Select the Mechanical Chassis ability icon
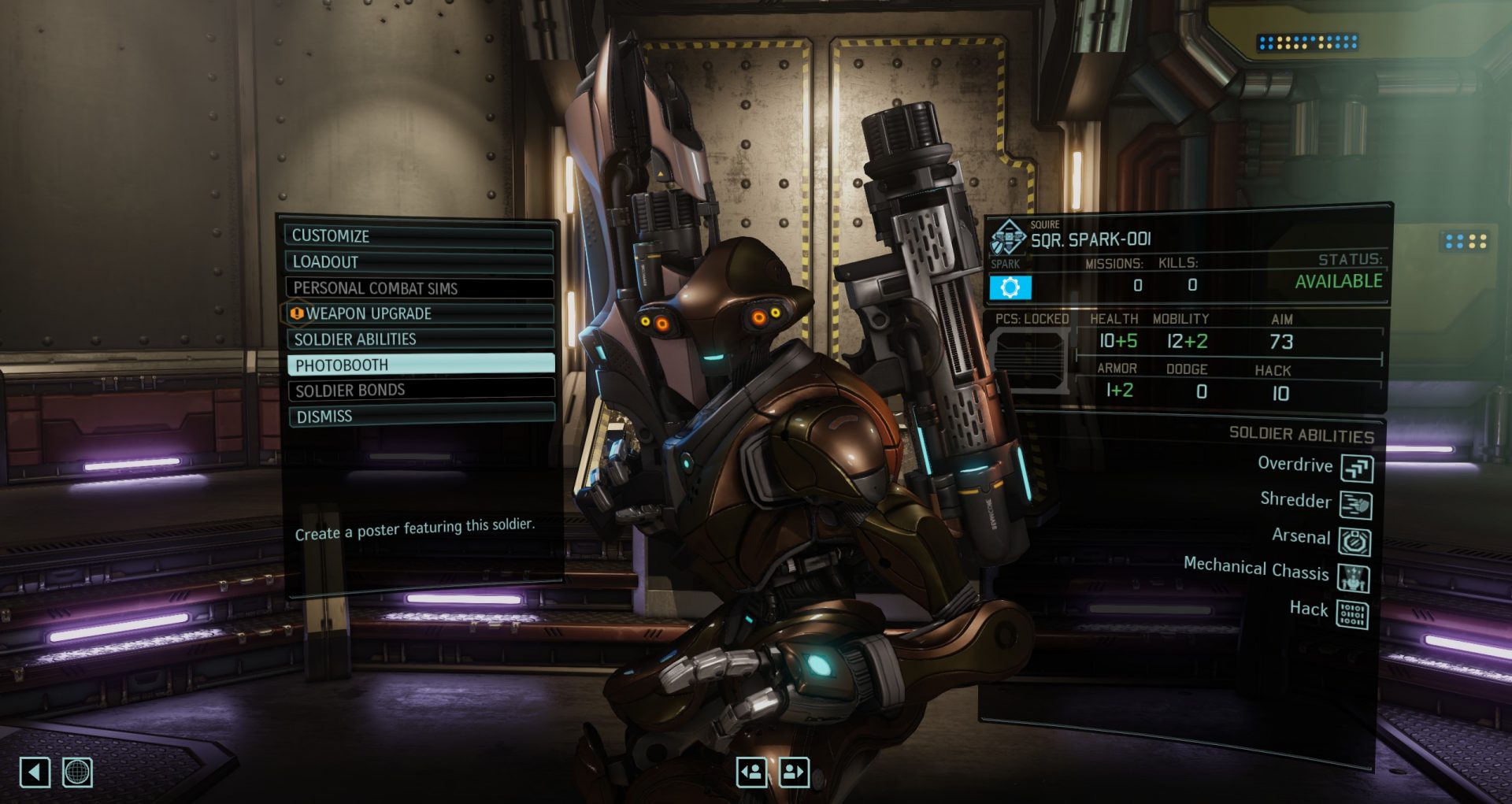 1354,579
